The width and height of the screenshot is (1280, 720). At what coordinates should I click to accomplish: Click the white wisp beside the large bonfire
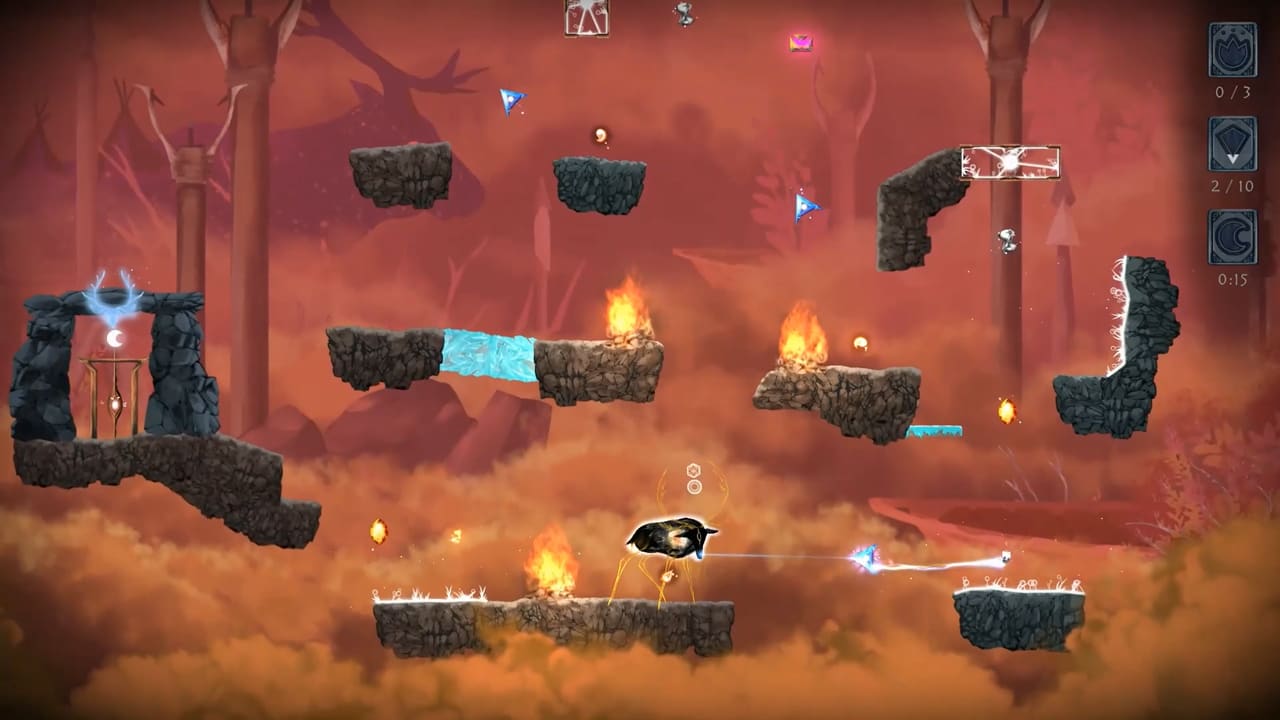pos(860,343)
